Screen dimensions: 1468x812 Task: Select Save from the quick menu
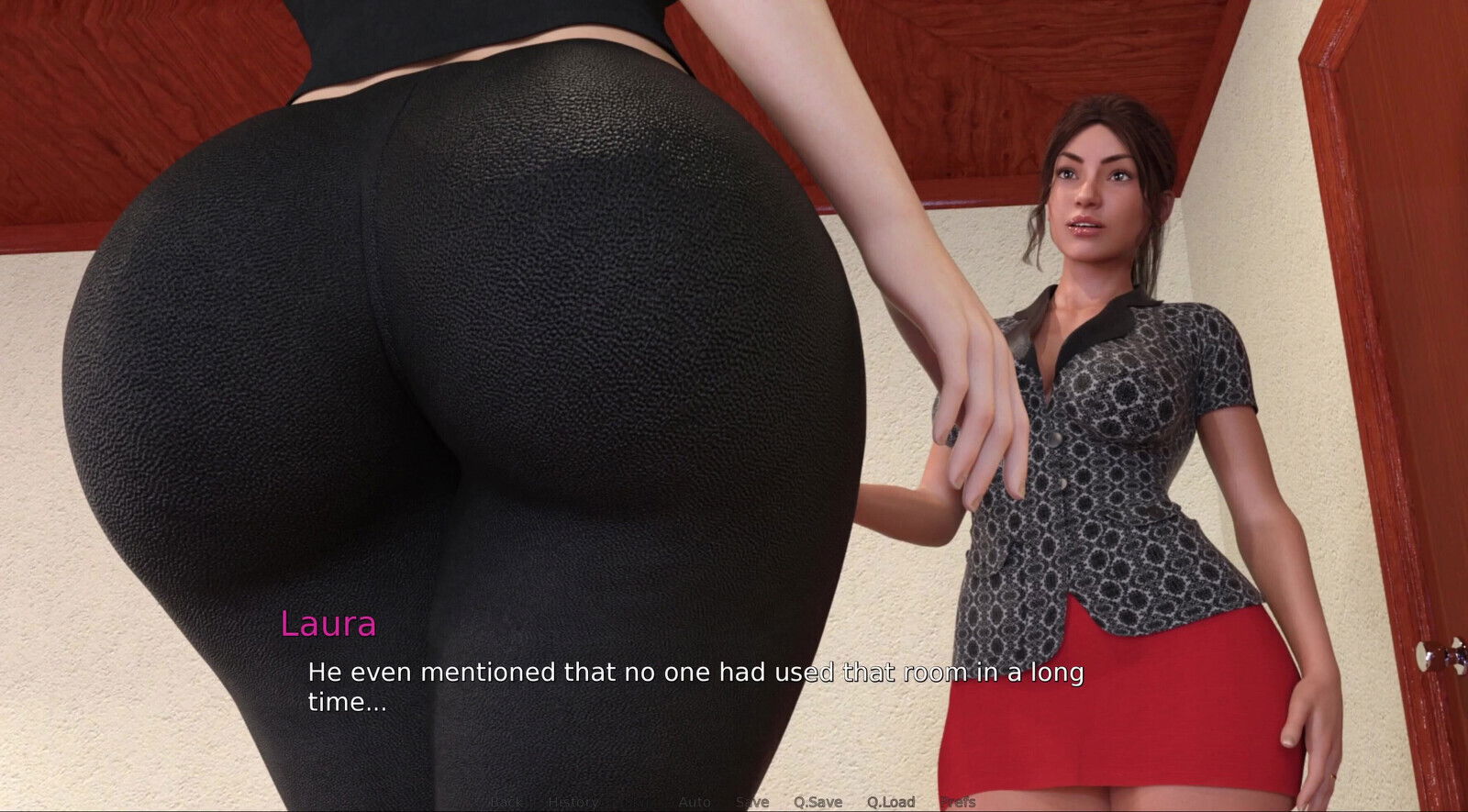coord(752,800)
